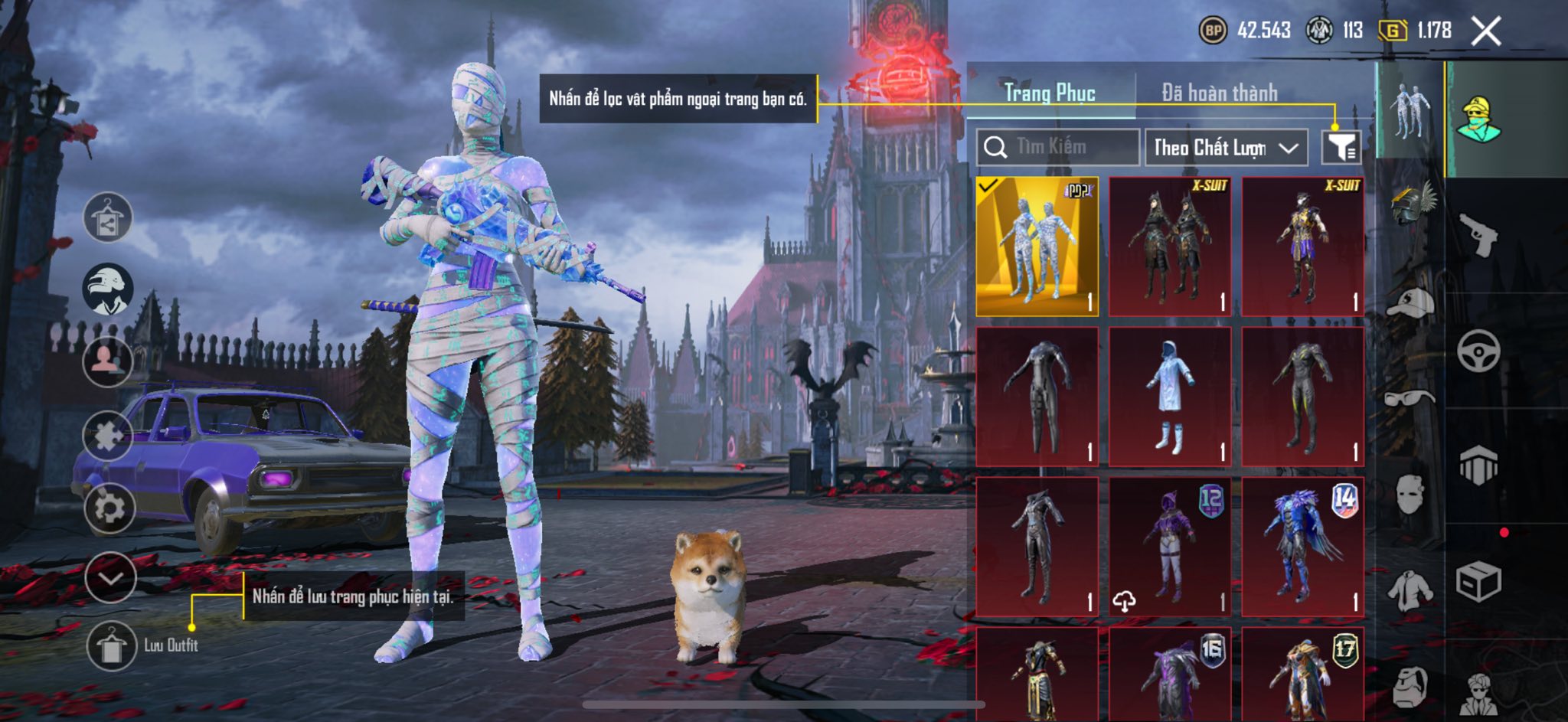Switch to the steering wheel vehicle category
Viewport: 1568px width, 722px height.
tap(1478, 351)
